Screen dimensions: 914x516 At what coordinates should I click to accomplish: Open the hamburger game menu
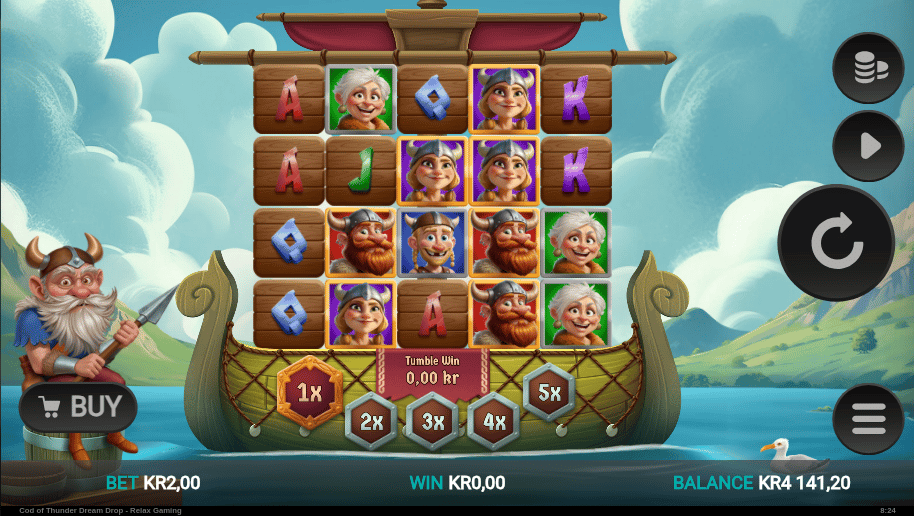point(868,419)
